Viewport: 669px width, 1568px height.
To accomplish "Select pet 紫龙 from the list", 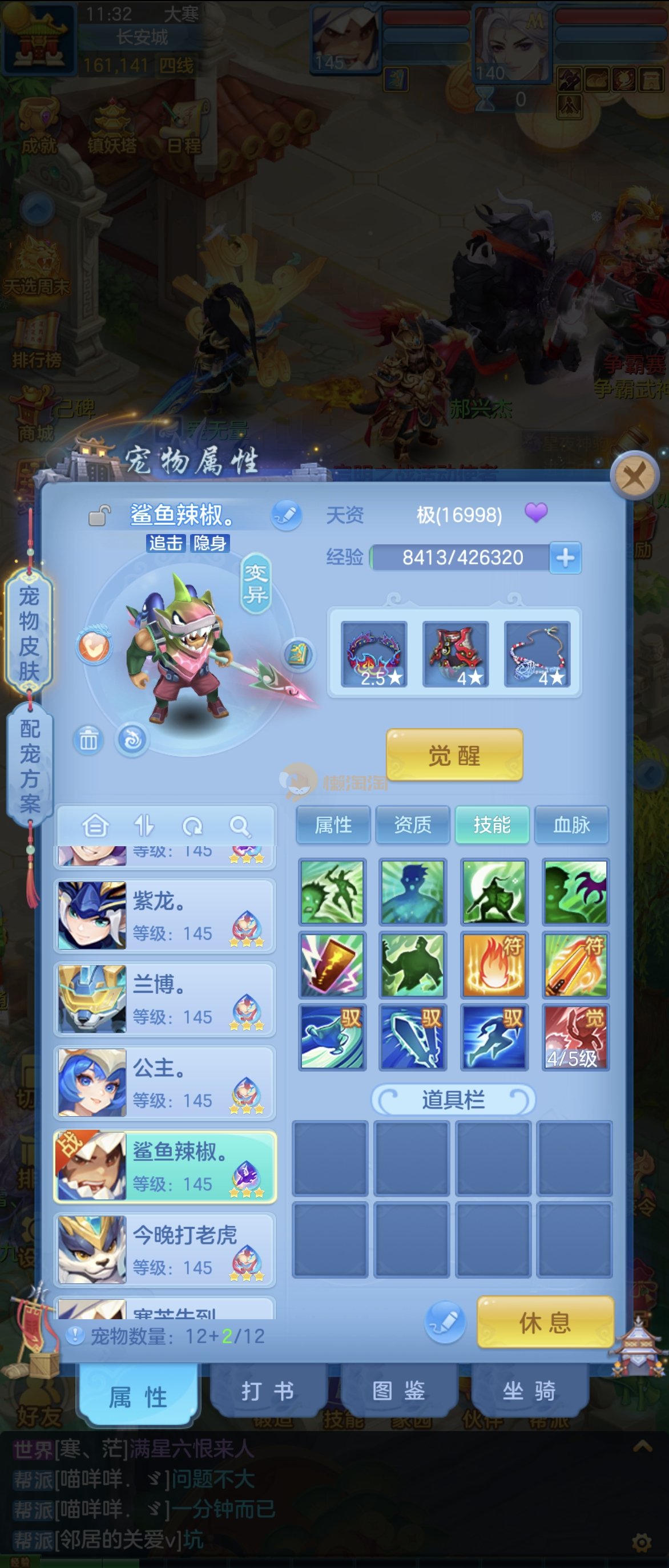I will click(164, 916).
